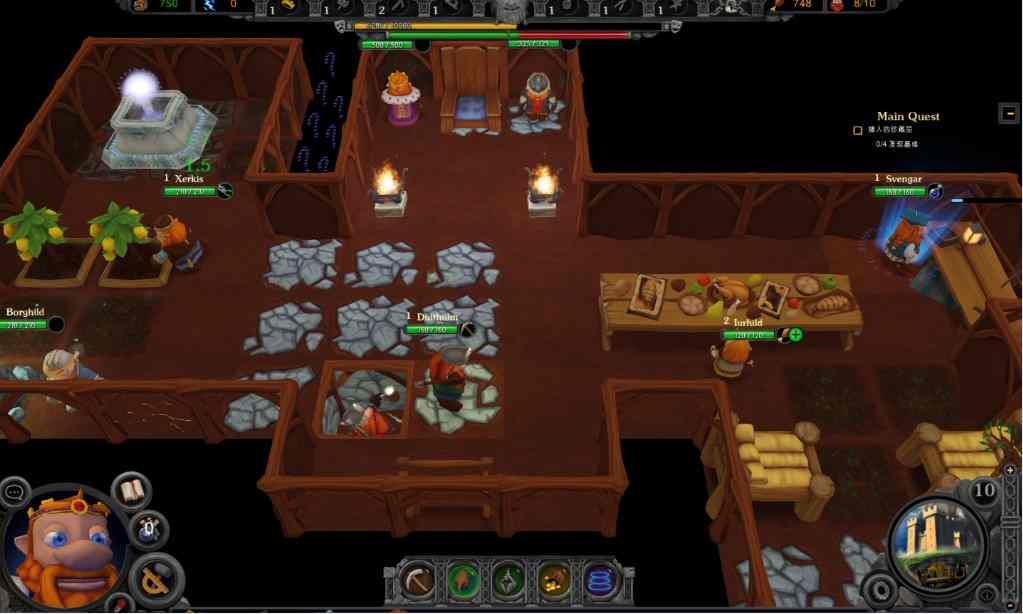Screen dimensions: 1023x614
Task: Select dwarf Borghild by name label
Action: (x=25, y=312)
